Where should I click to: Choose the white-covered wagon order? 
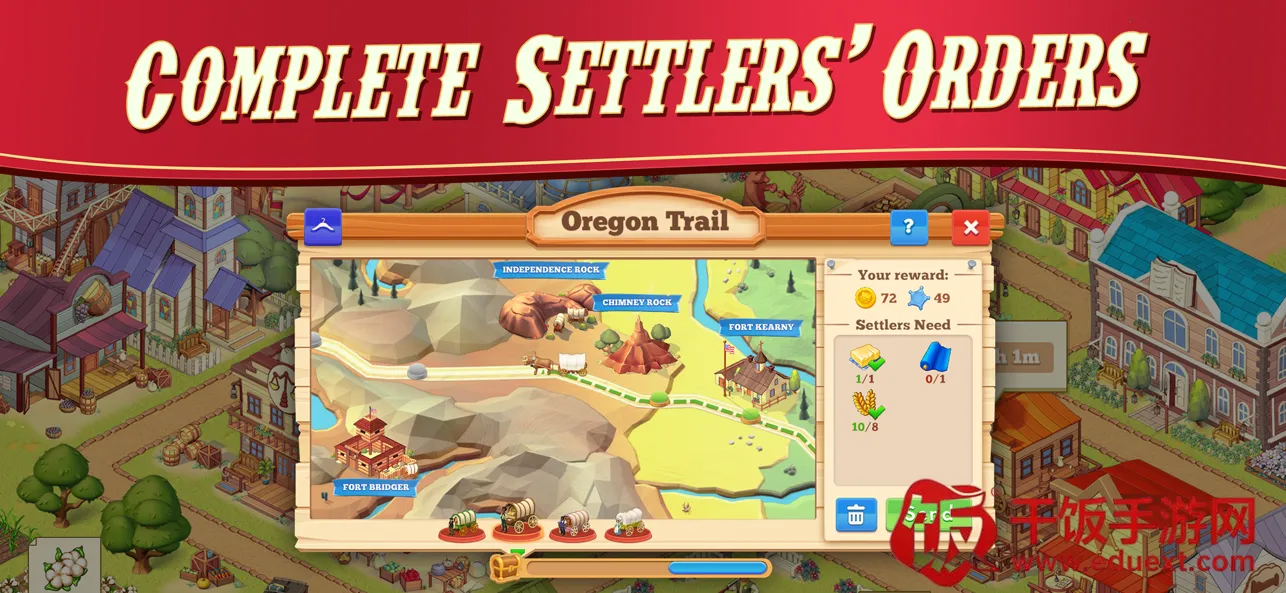click(x=628, y=523)
